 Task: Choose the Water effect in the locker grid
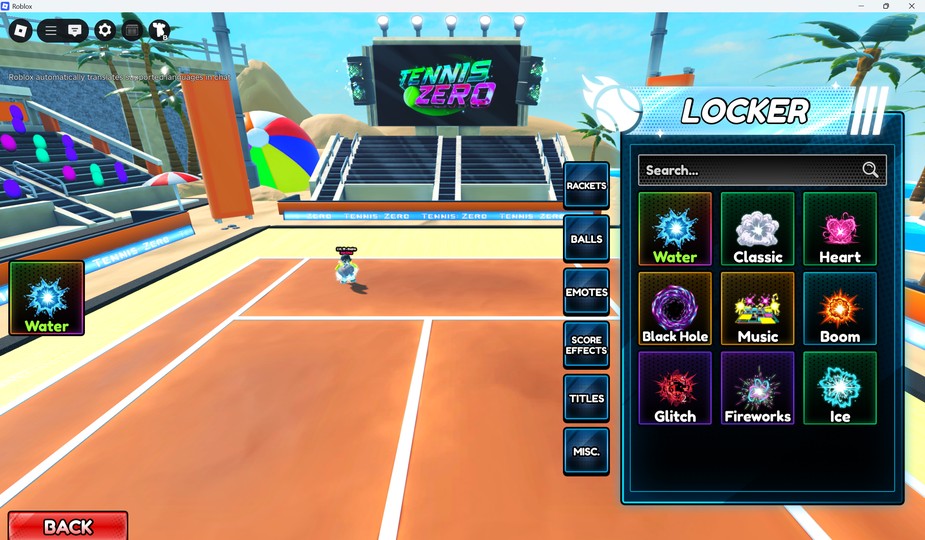pyautogui.click(x=675, y=229)
